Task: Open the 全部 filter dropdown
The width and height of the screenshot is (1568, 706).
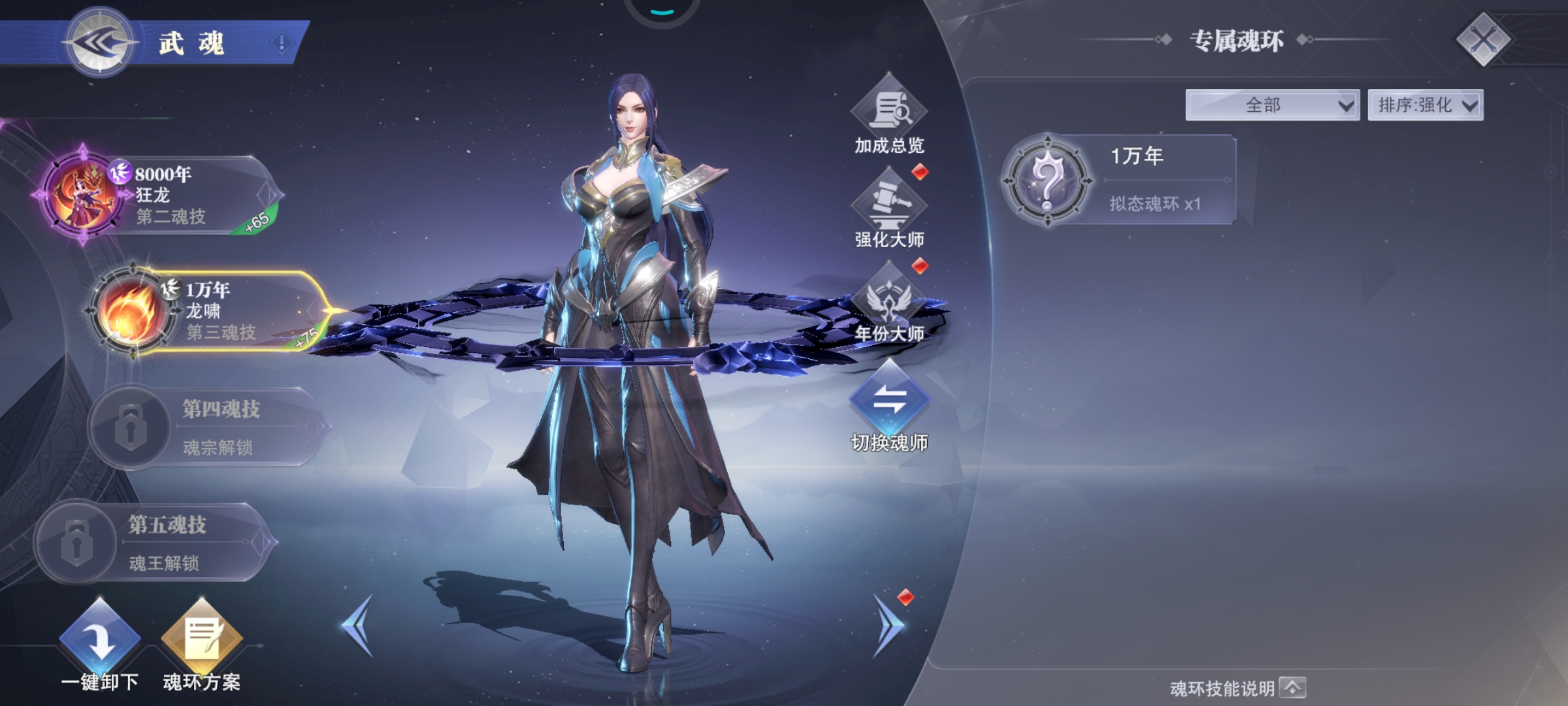Action: pyautogui.click(x=1272, y=105)
